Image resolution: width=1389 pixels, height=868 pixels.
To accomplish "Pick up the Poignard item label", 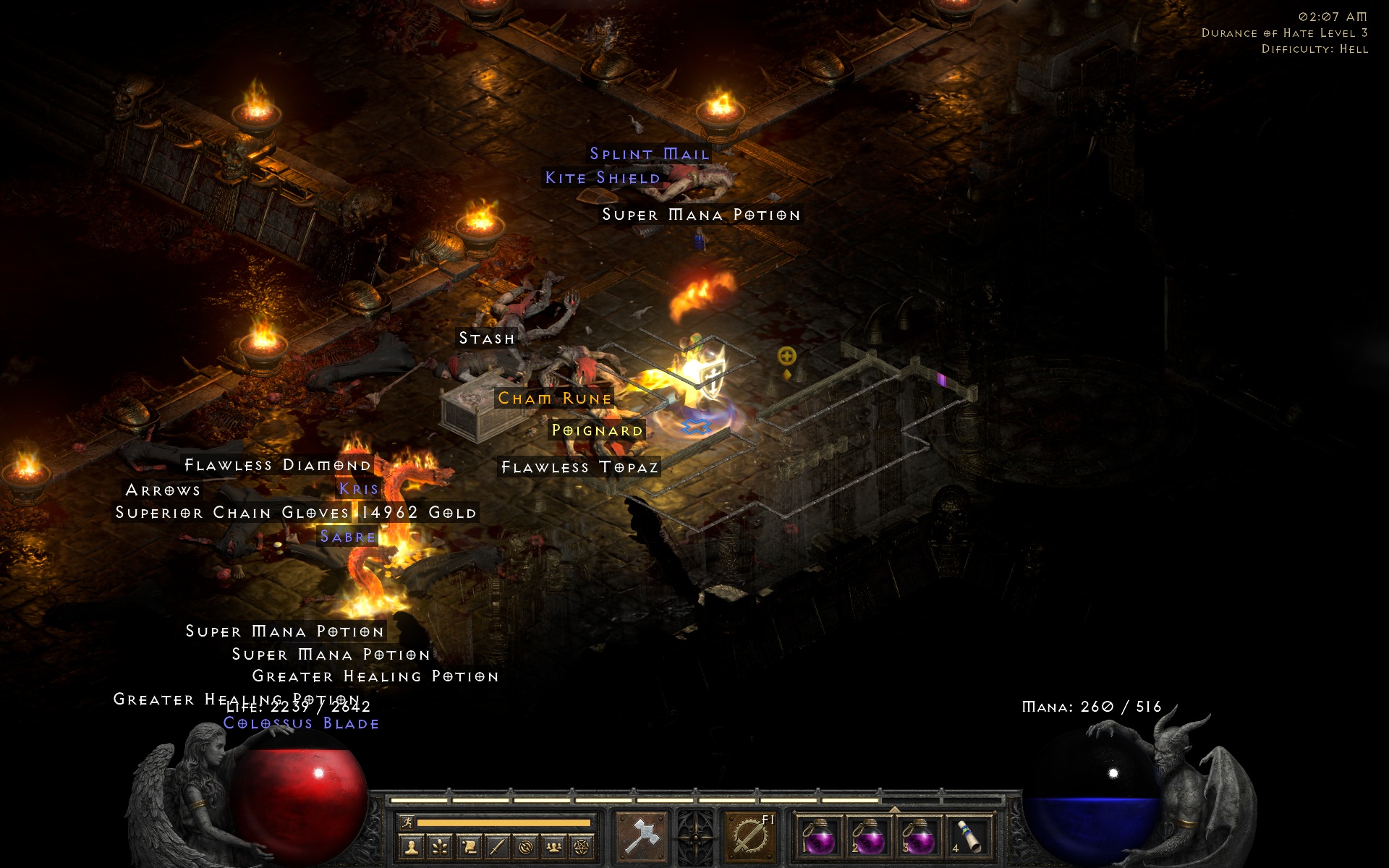I will pyautogui.click(x=597, y=430).
